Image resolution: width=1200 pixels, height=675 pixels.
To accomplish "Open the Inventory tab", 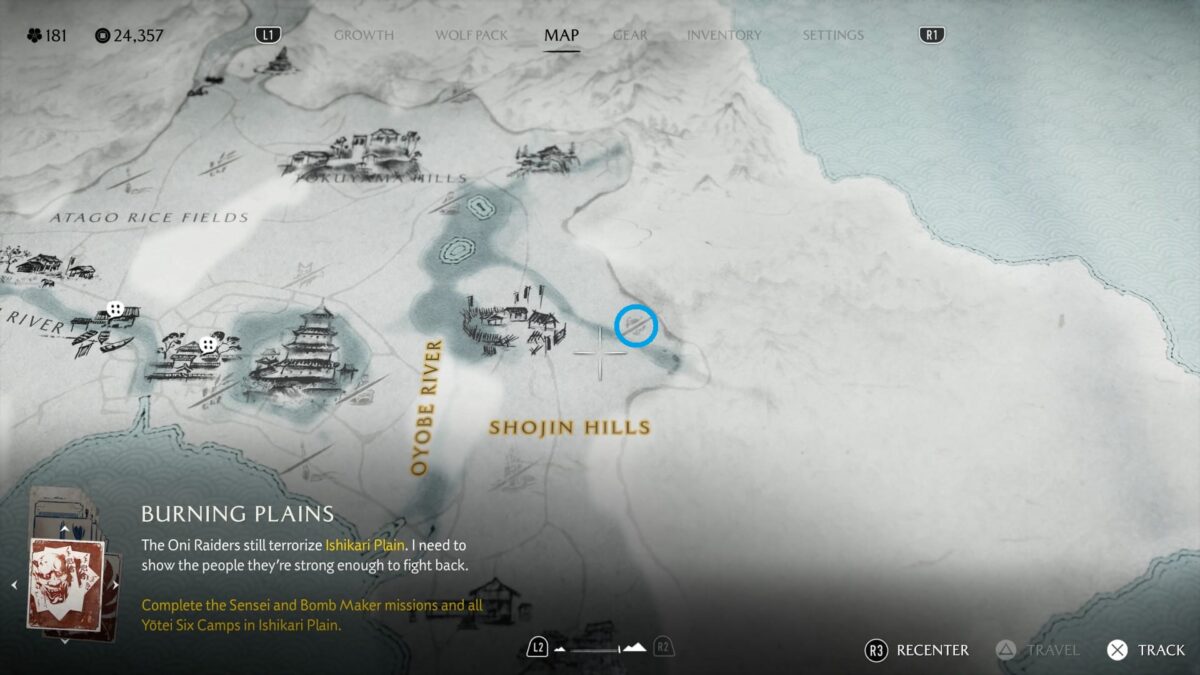I will point(724,35).
